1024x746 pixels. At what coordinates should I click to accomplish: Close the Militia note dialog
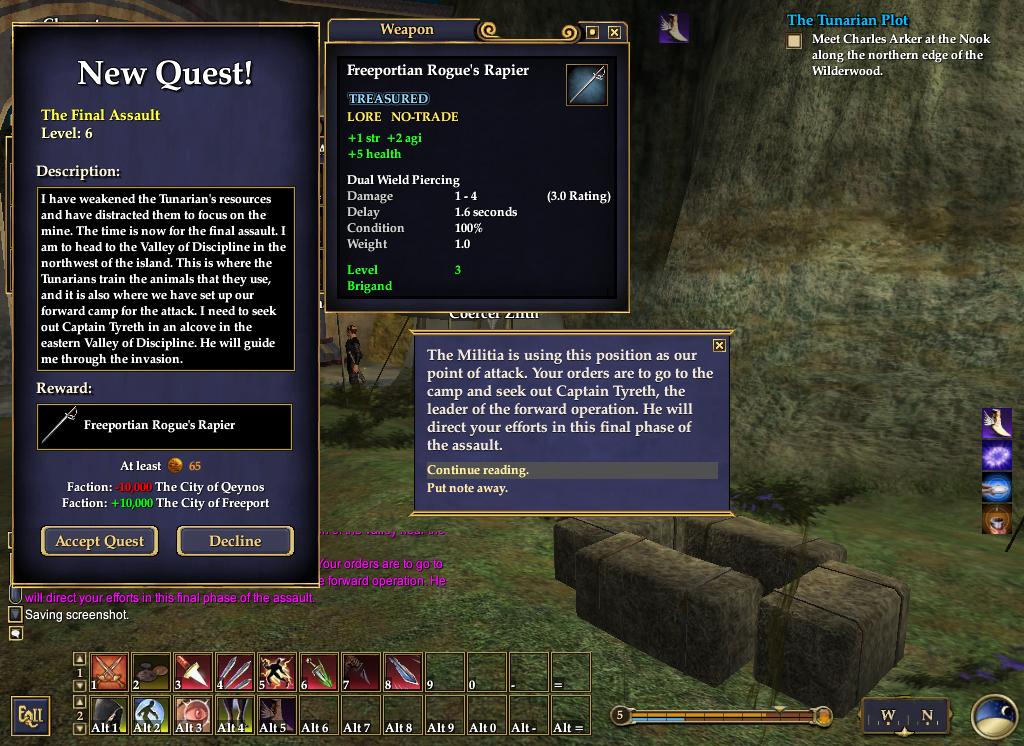coord(719,346)
